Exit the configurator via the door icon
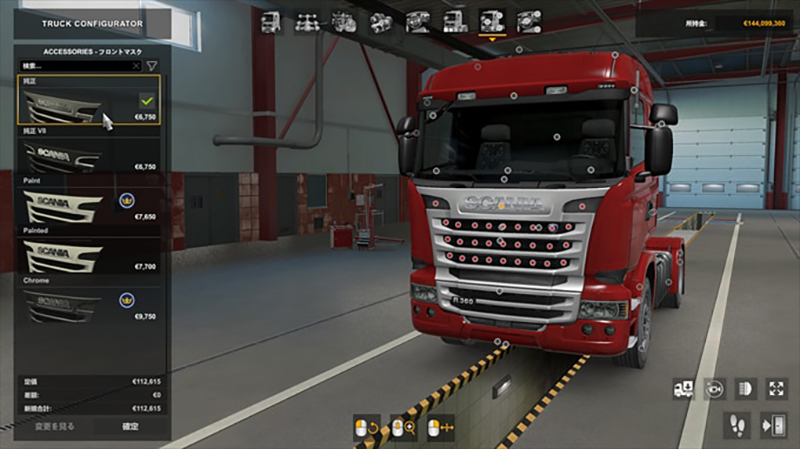Image resolution: width=800 pixels, height=449 pixels. point(776,423)
